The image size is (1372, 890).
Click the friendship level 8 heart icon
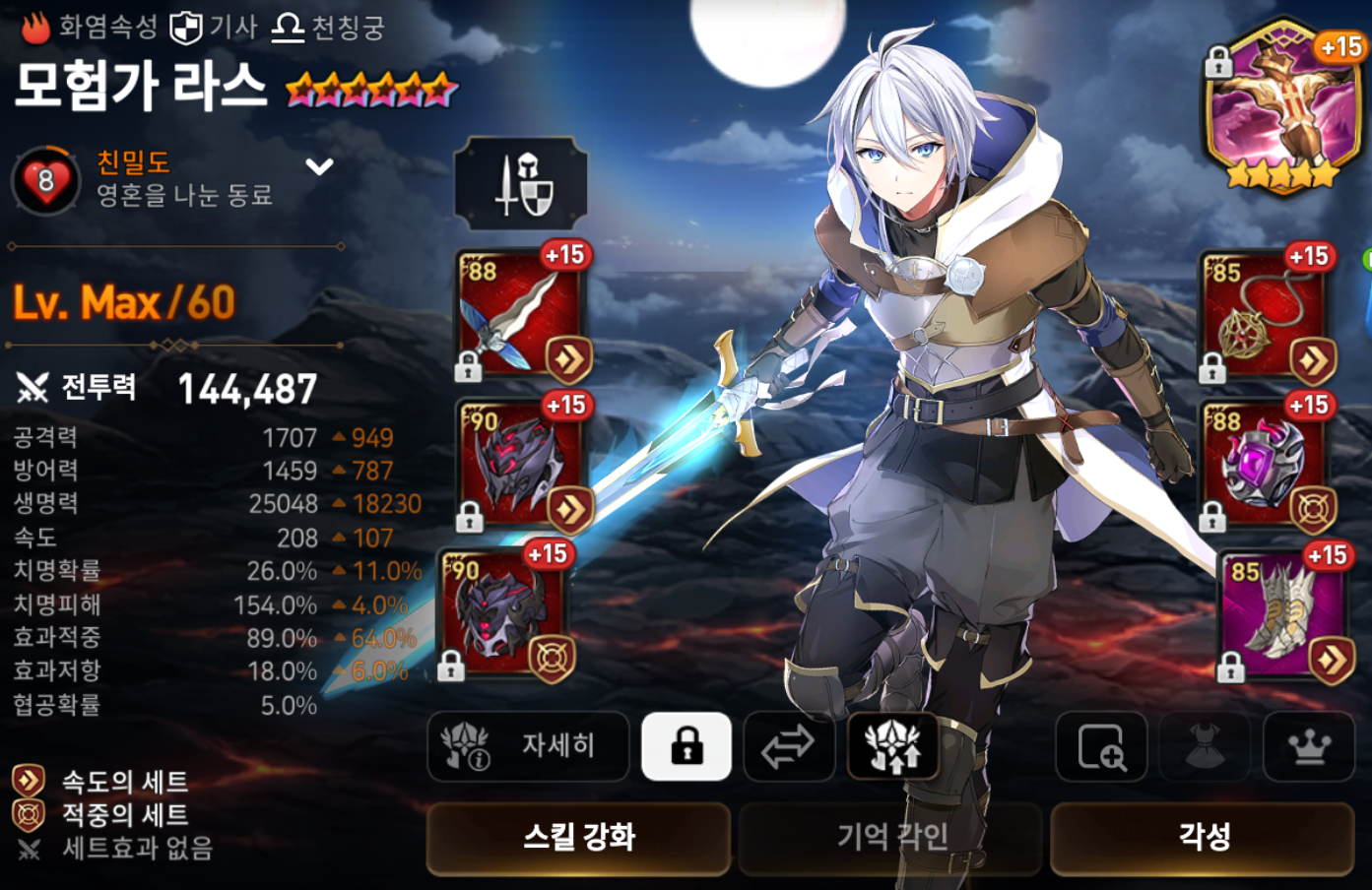pyautogui.click(x=45, y=181)
